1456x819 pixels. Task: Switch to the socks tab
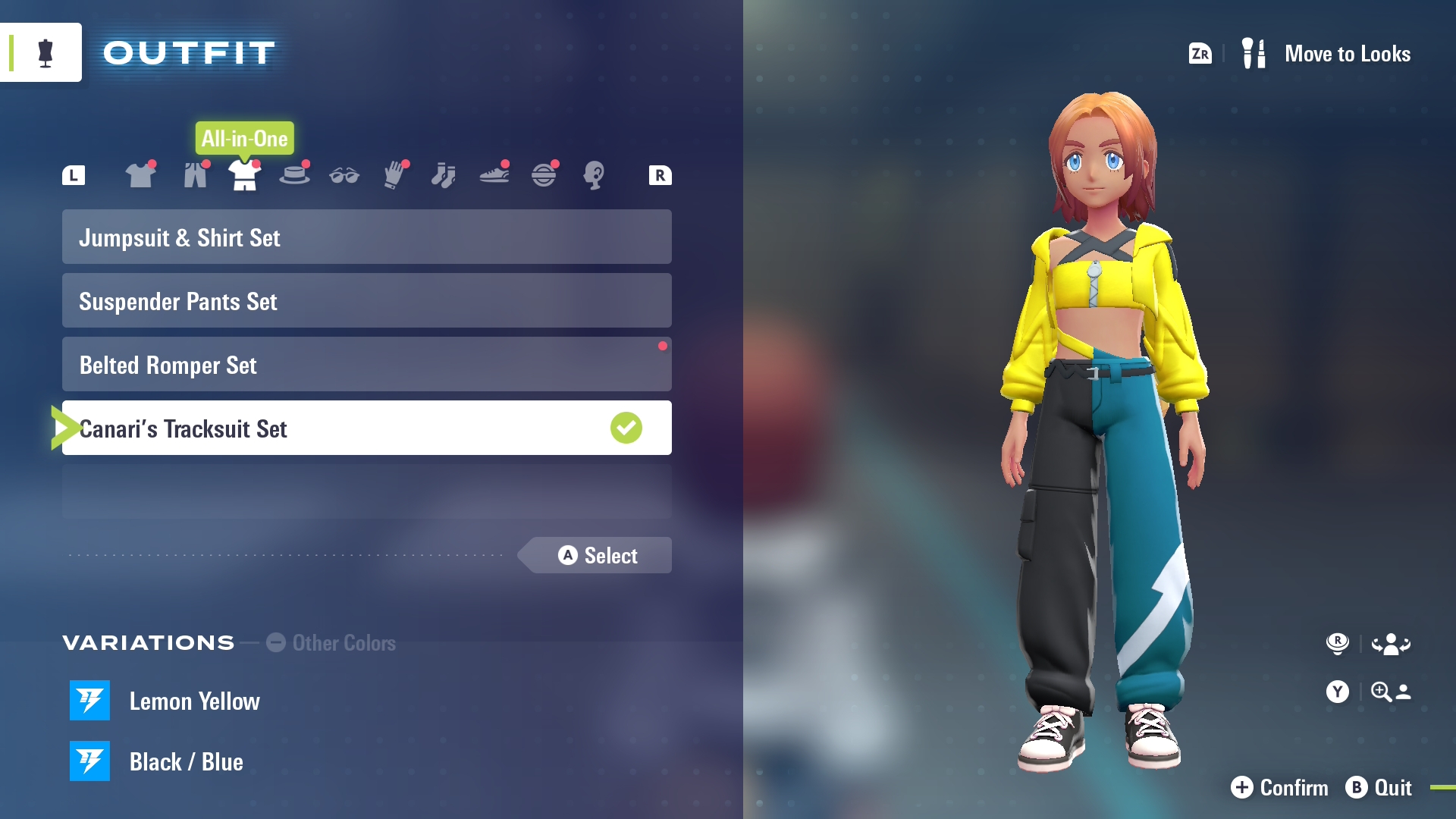(x=444, y=176)
